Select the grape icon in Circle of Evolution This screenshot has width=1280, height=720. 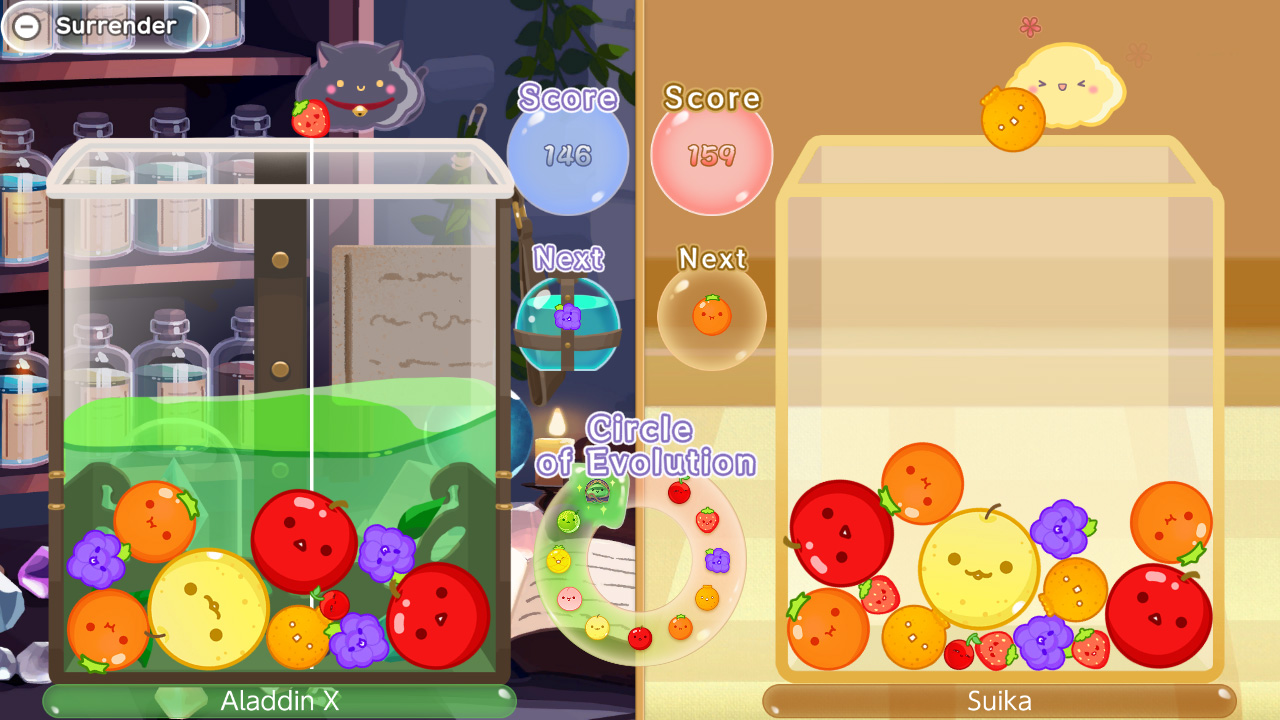click(x=717, y=560)
